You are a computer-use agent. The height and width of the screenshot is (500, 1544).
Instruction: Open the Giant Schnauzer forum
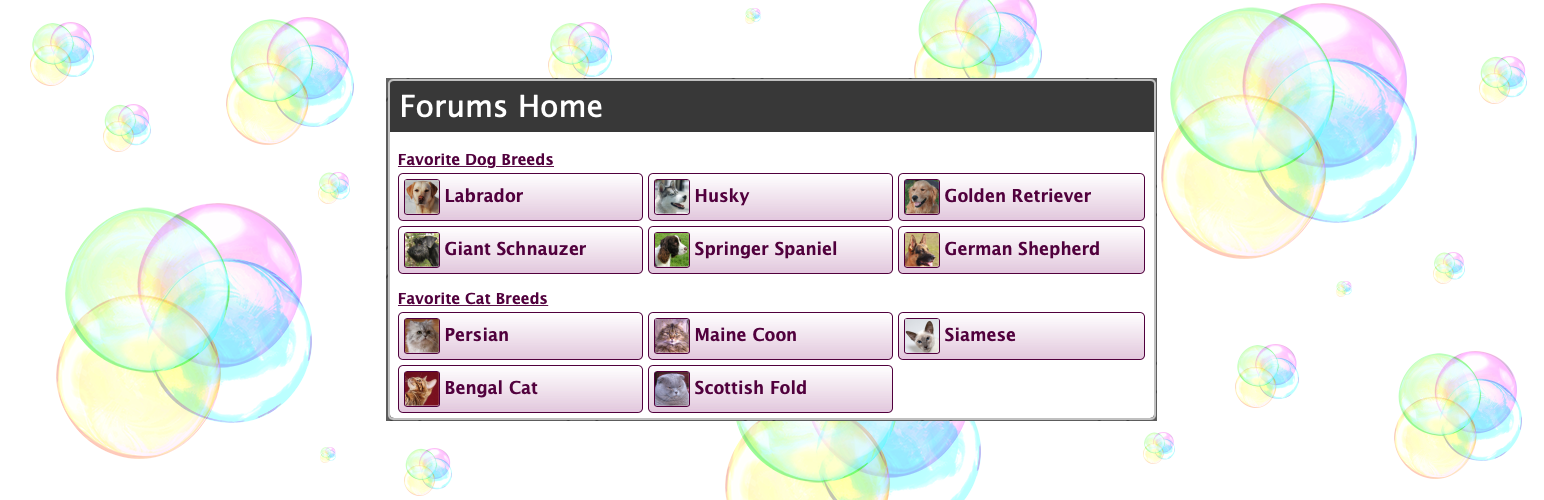(x=520, y=250)
